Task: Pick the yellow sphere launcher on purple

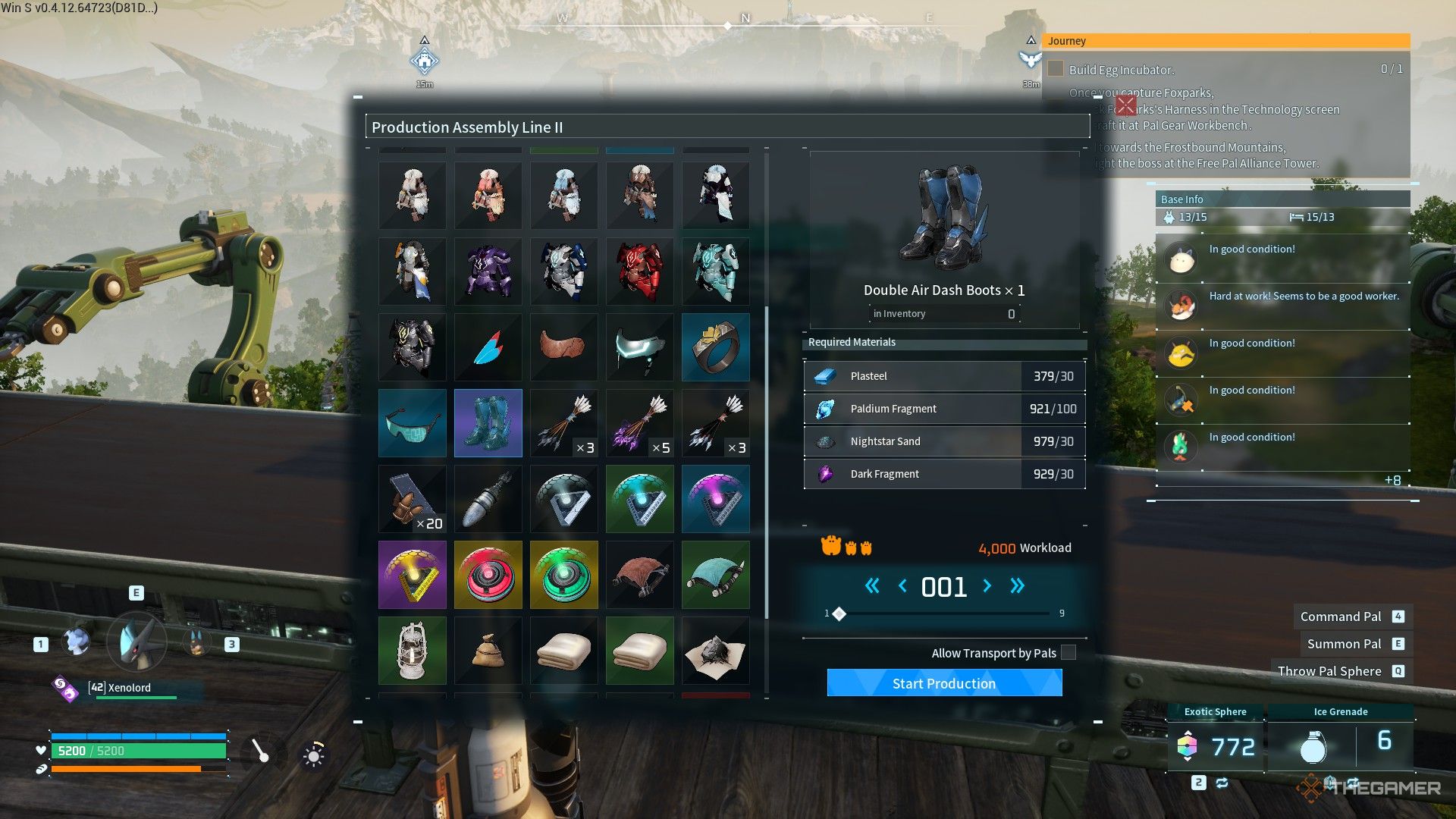Action: coord(413,575)
